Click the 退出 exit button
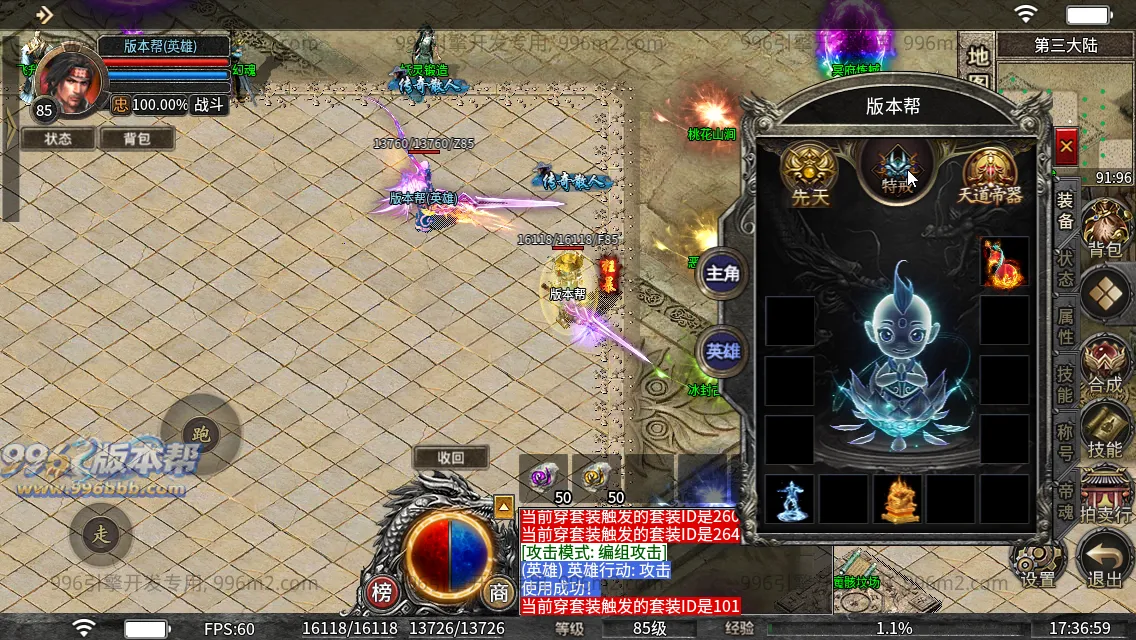The width and height of the screenshot is (1136, 640). [1105, 560]
